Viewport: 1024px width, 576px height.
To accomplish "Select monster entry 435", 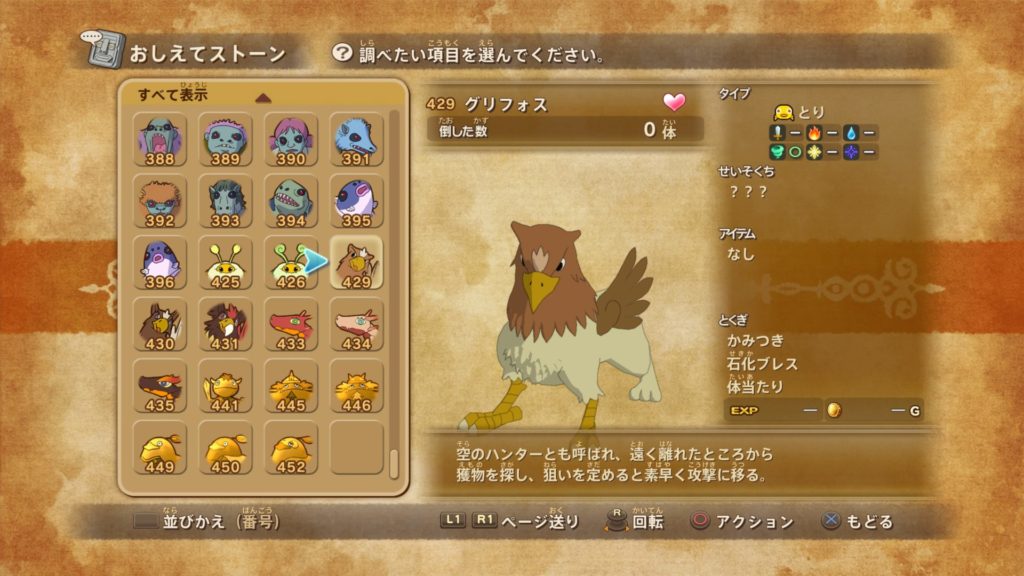I will click(x=160, y=386).
